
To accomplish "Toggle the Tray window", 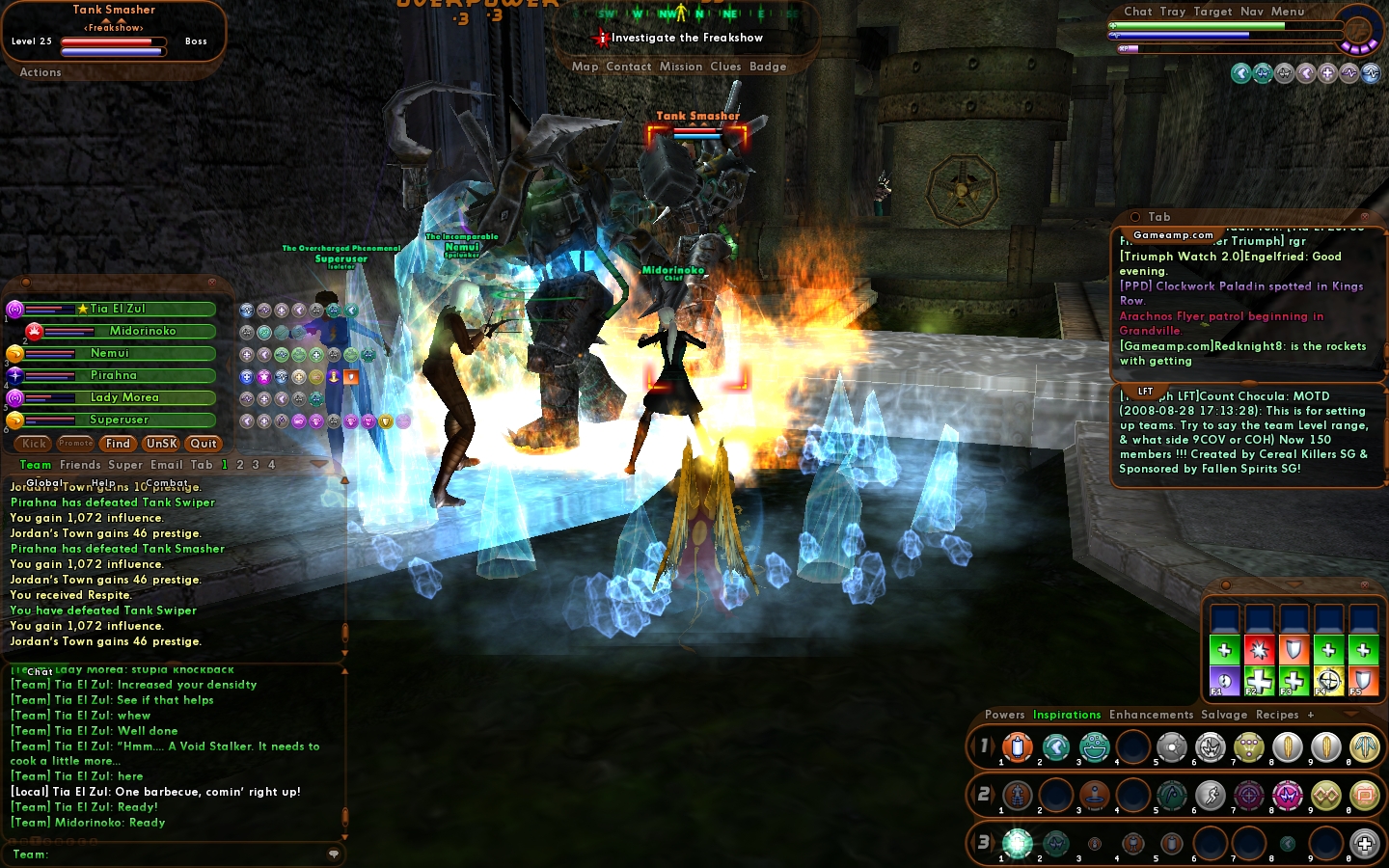I will point(1173,12).
